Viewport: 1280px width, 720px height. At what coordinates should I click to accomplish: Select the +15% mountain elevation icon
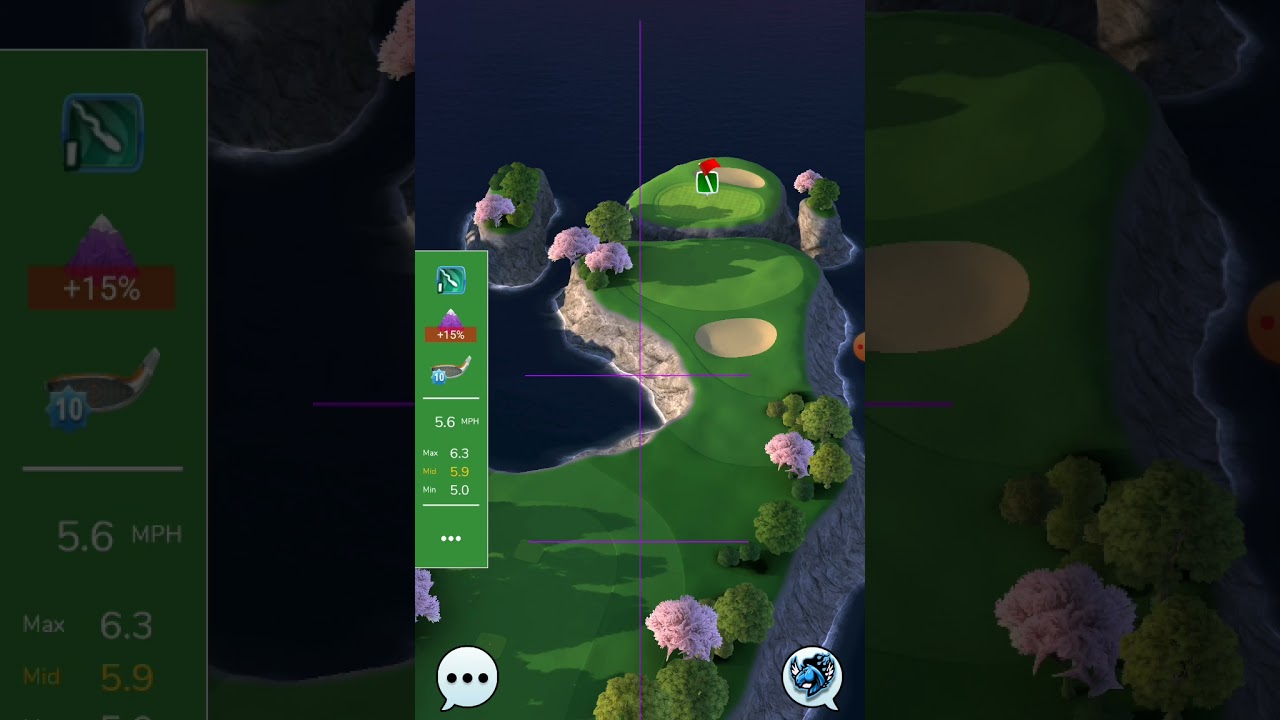pyautogui.click(x=450, y=326)
